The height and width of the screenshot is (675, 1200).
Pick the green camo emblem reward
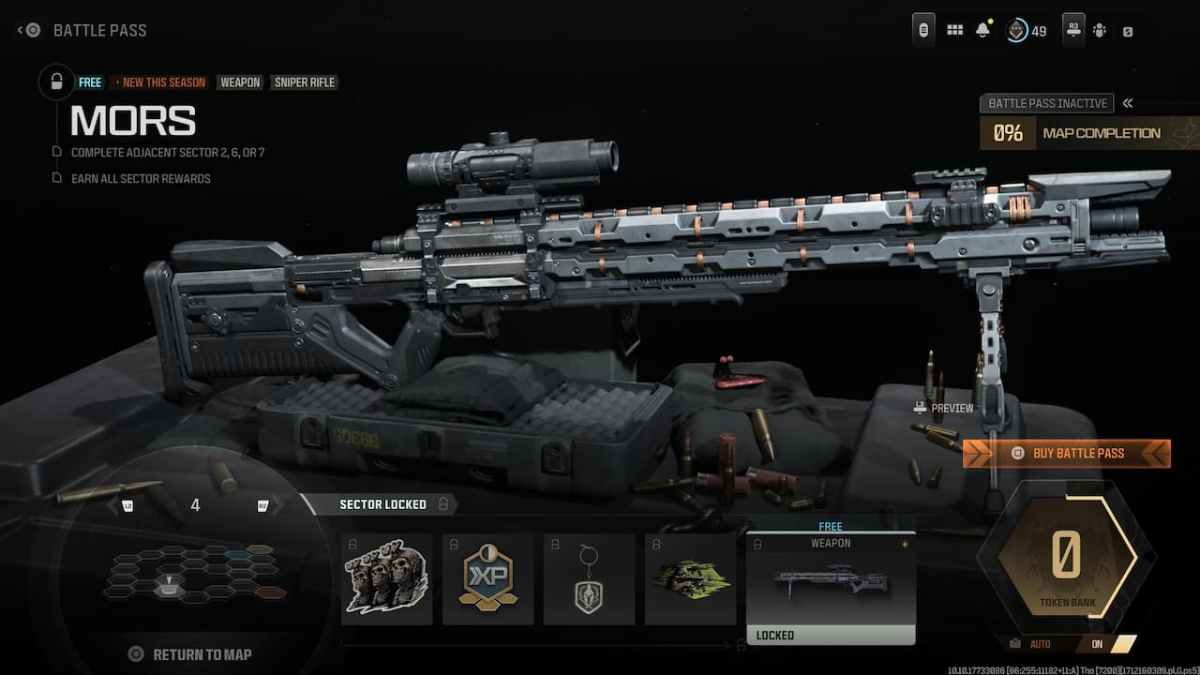[x=690, y=579]
